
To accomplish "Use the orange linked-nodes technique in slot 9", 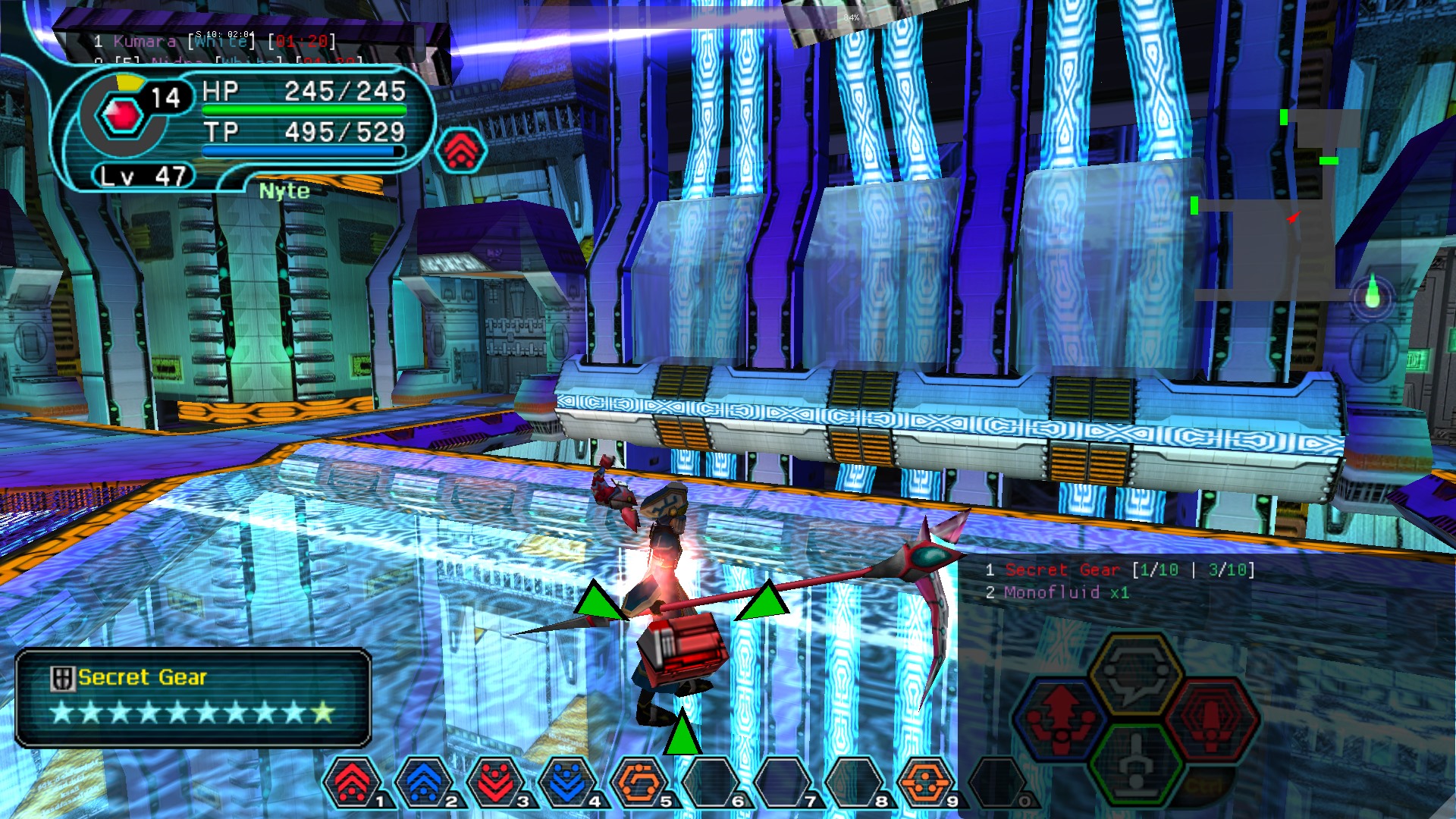I will click(x=924, y=782).
